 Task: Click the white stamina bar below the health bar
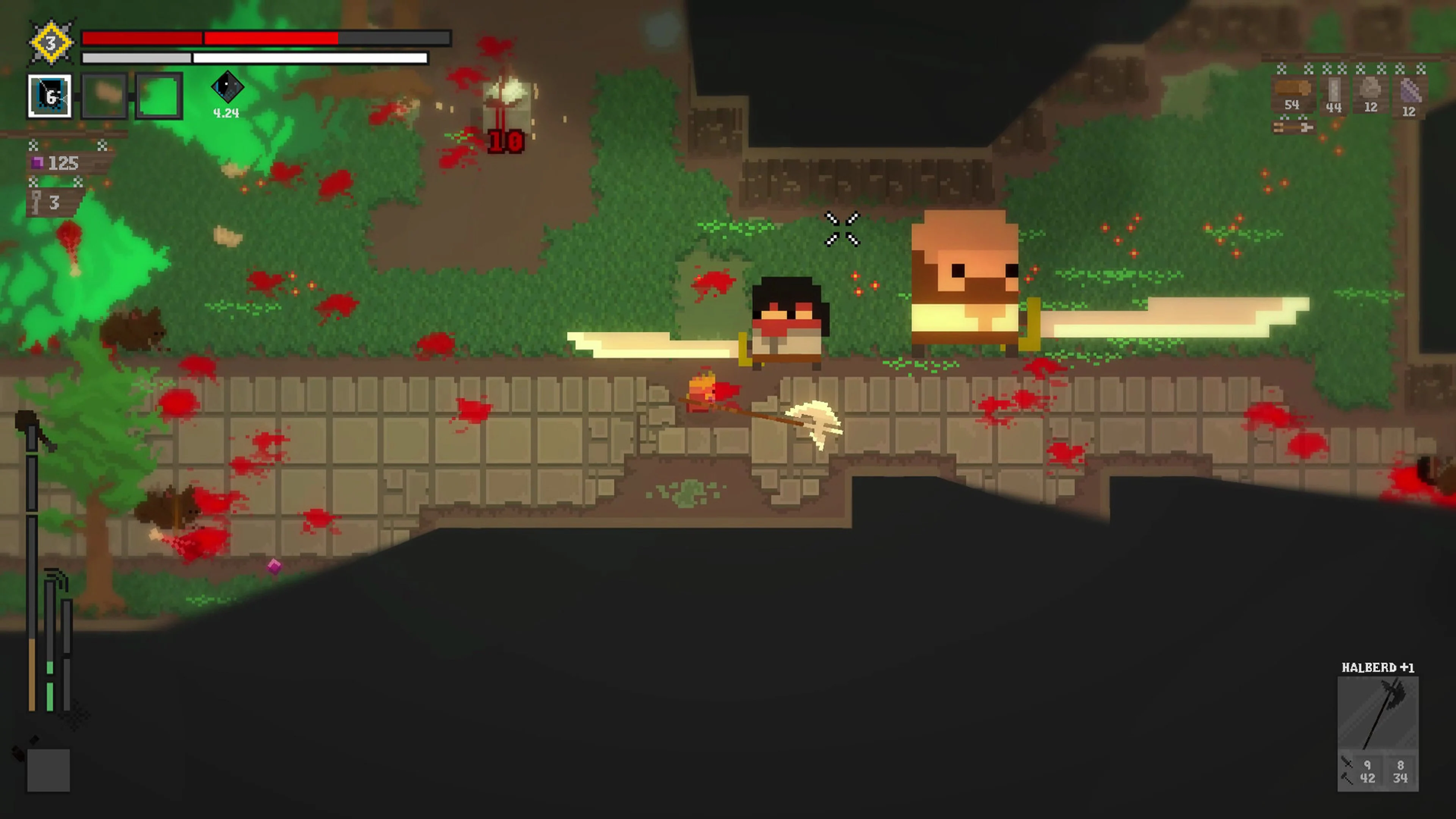(254, 57)
